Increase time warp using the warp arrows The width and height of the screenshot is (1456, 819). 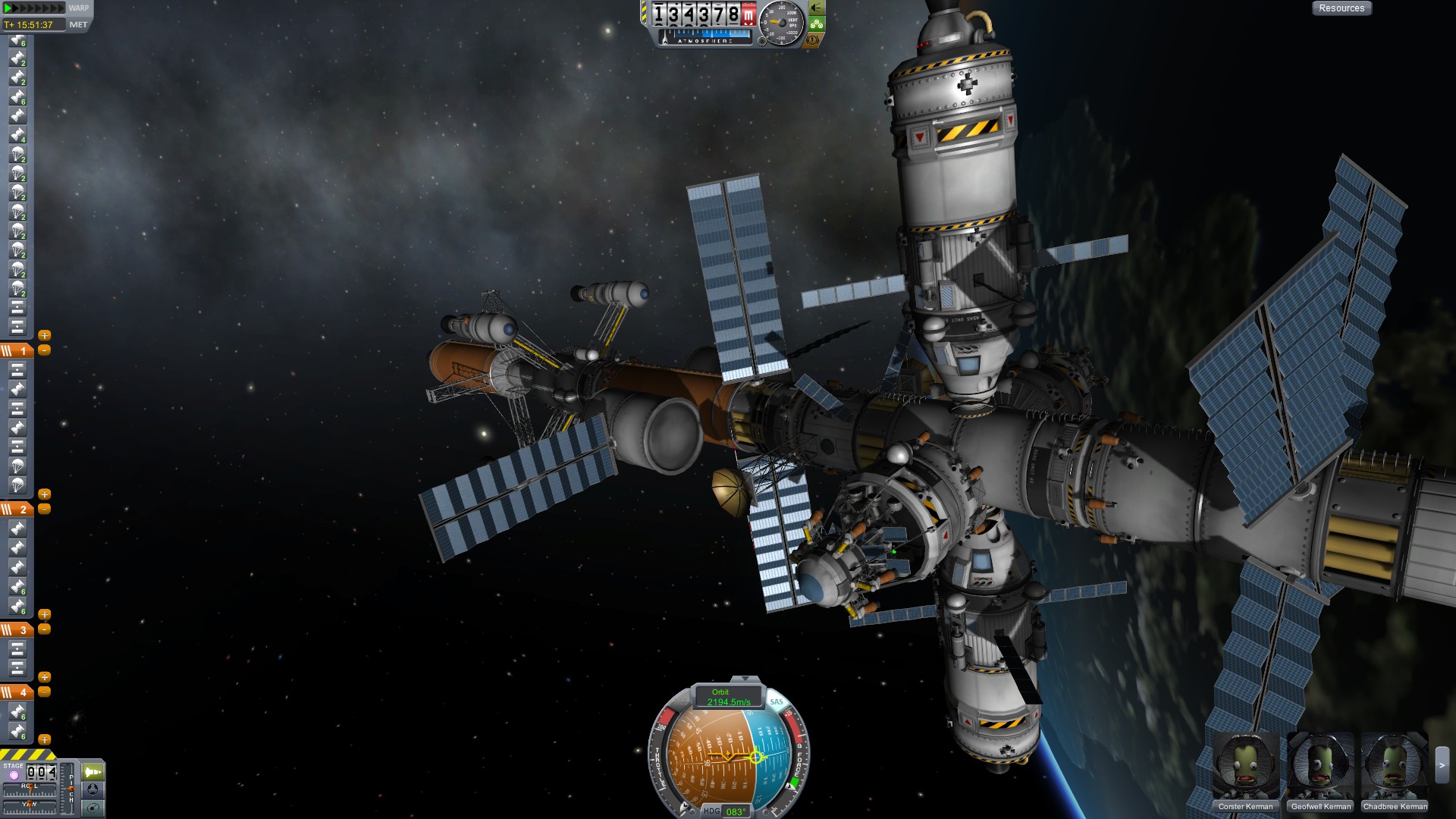click(34, 8)
